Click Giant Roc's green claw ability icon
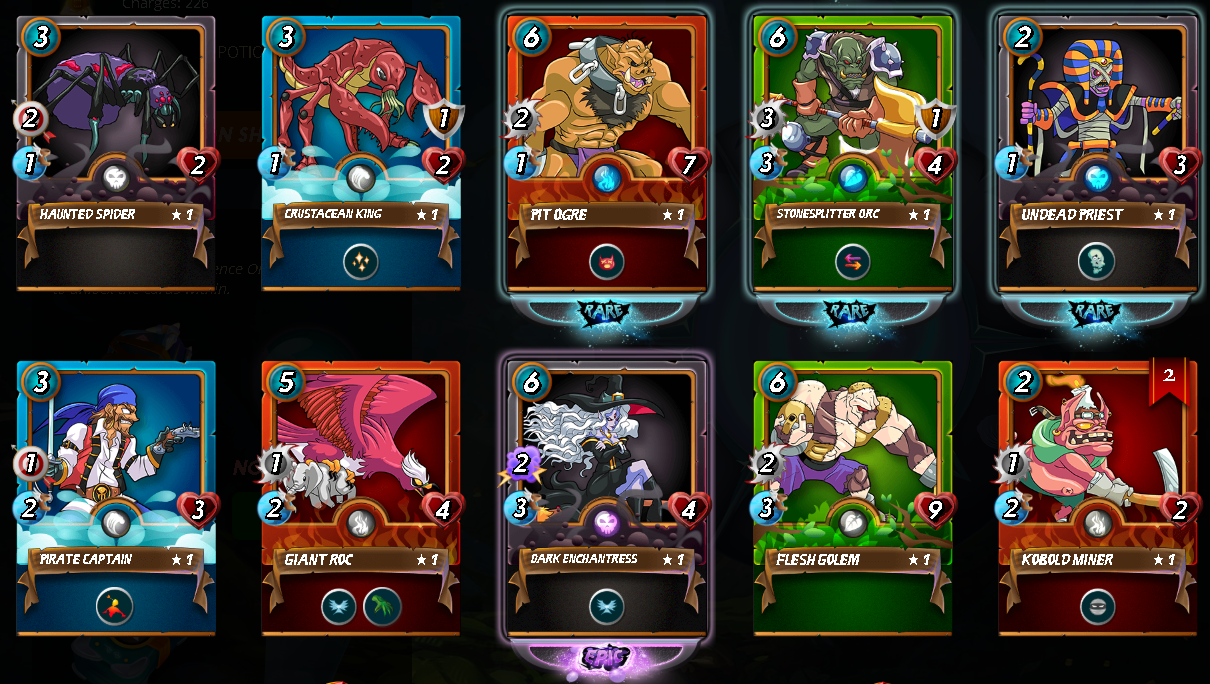 coord(382,606)
